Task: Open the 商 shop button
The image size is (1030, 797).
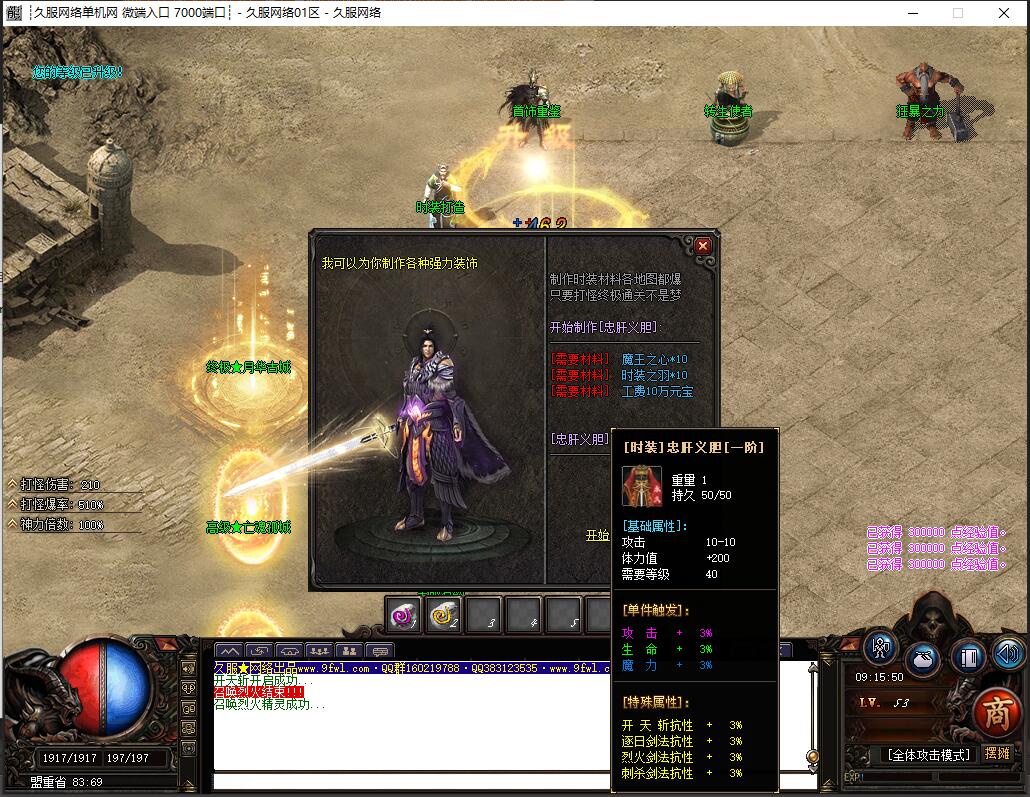Action: (996, 709)
